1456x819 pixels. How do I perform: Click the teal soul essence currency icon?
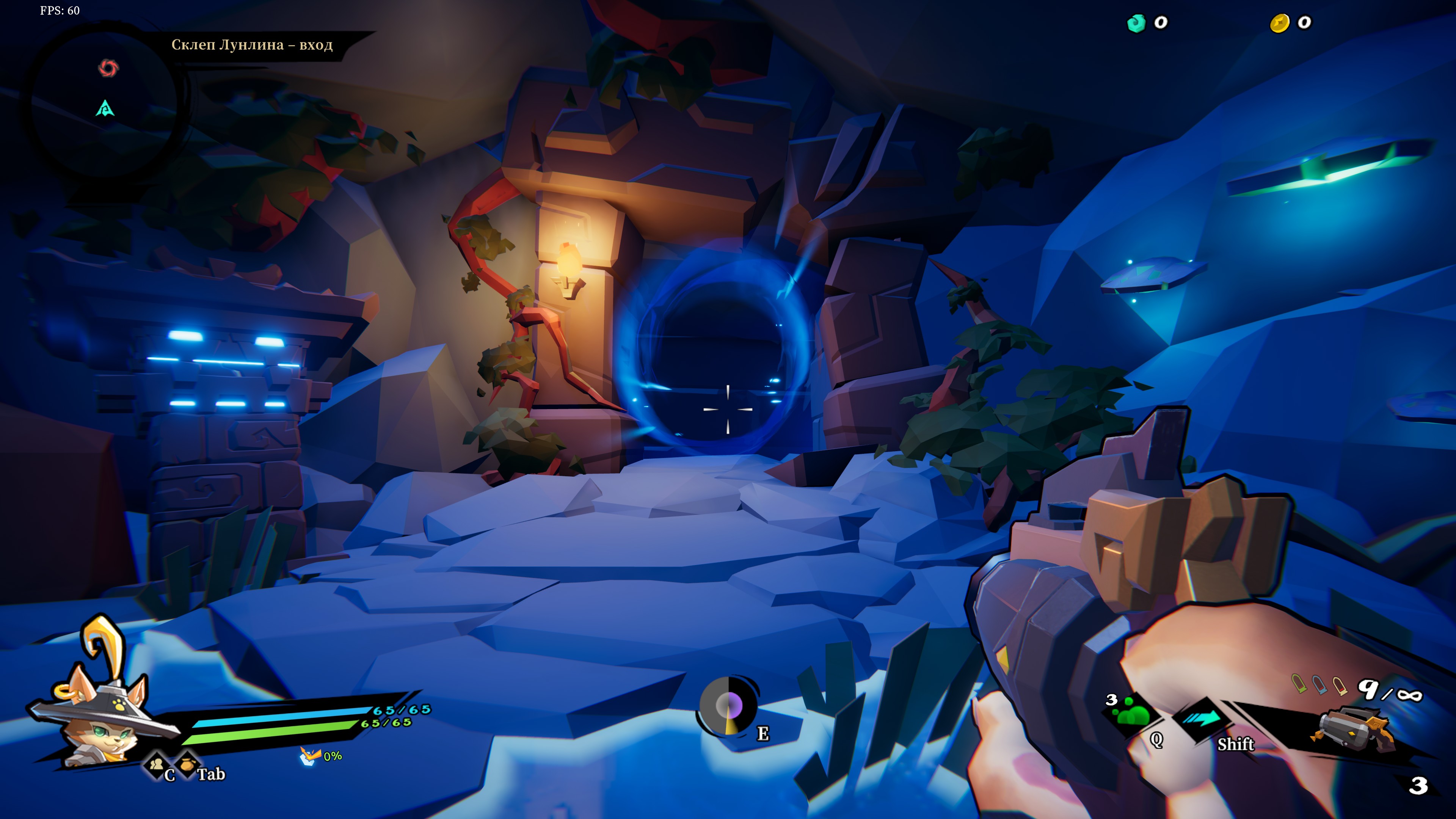(1136, 23)
